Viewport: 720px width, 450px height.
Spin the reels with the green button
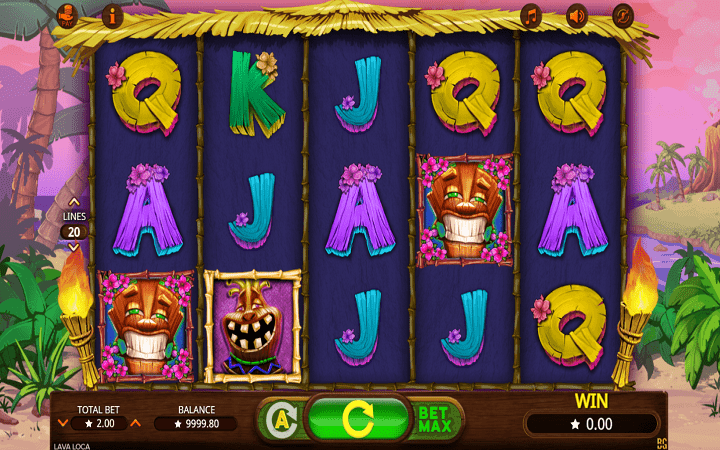tap(358, 416)
